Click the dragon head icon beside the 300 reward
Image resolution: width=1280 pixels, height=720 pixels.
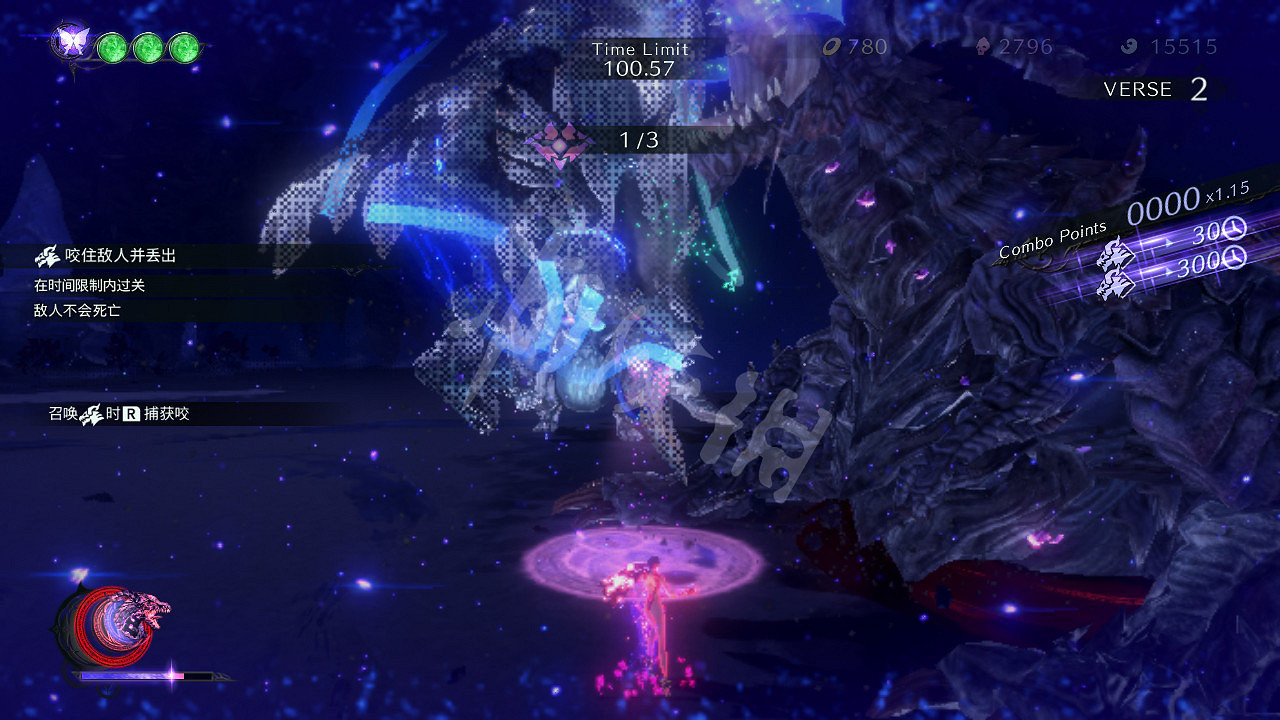1115,283
